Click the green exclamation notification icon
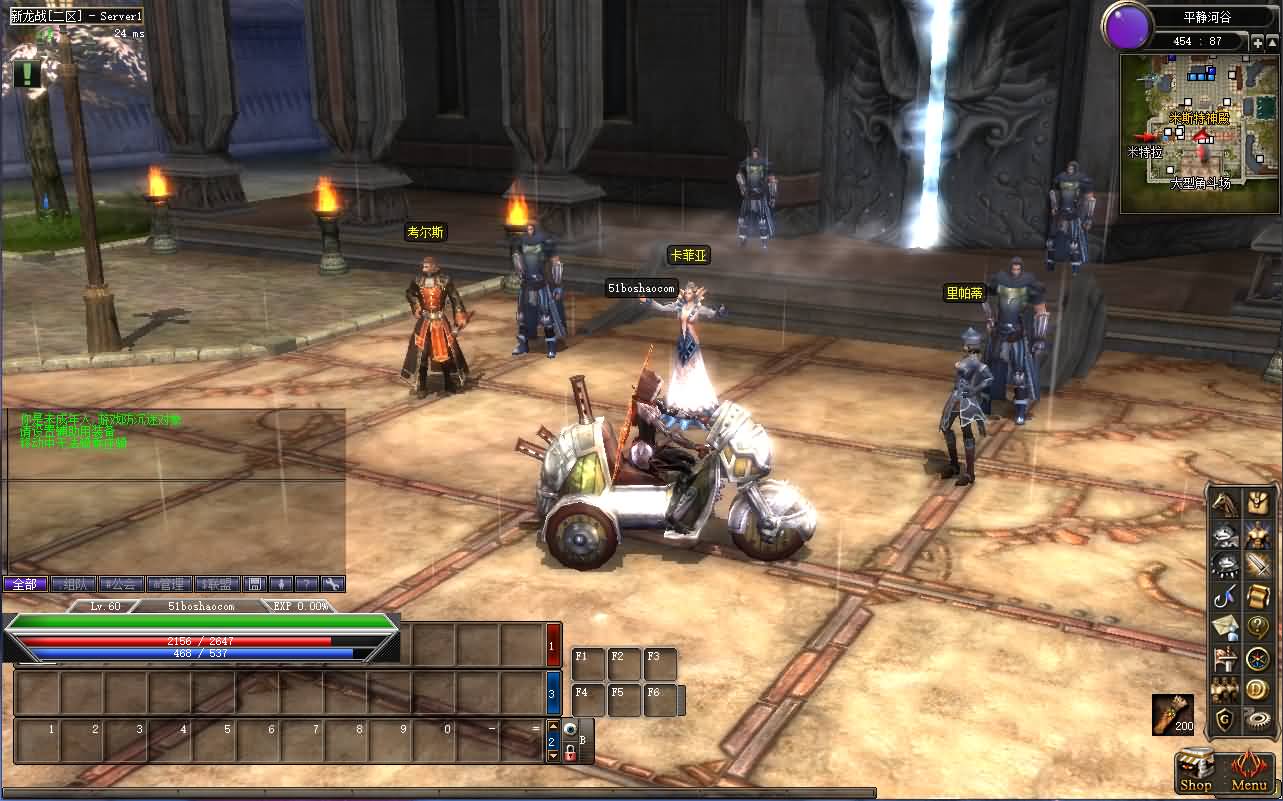The image size is (1283, 801). pyautogui.click(x=27, y=72)
